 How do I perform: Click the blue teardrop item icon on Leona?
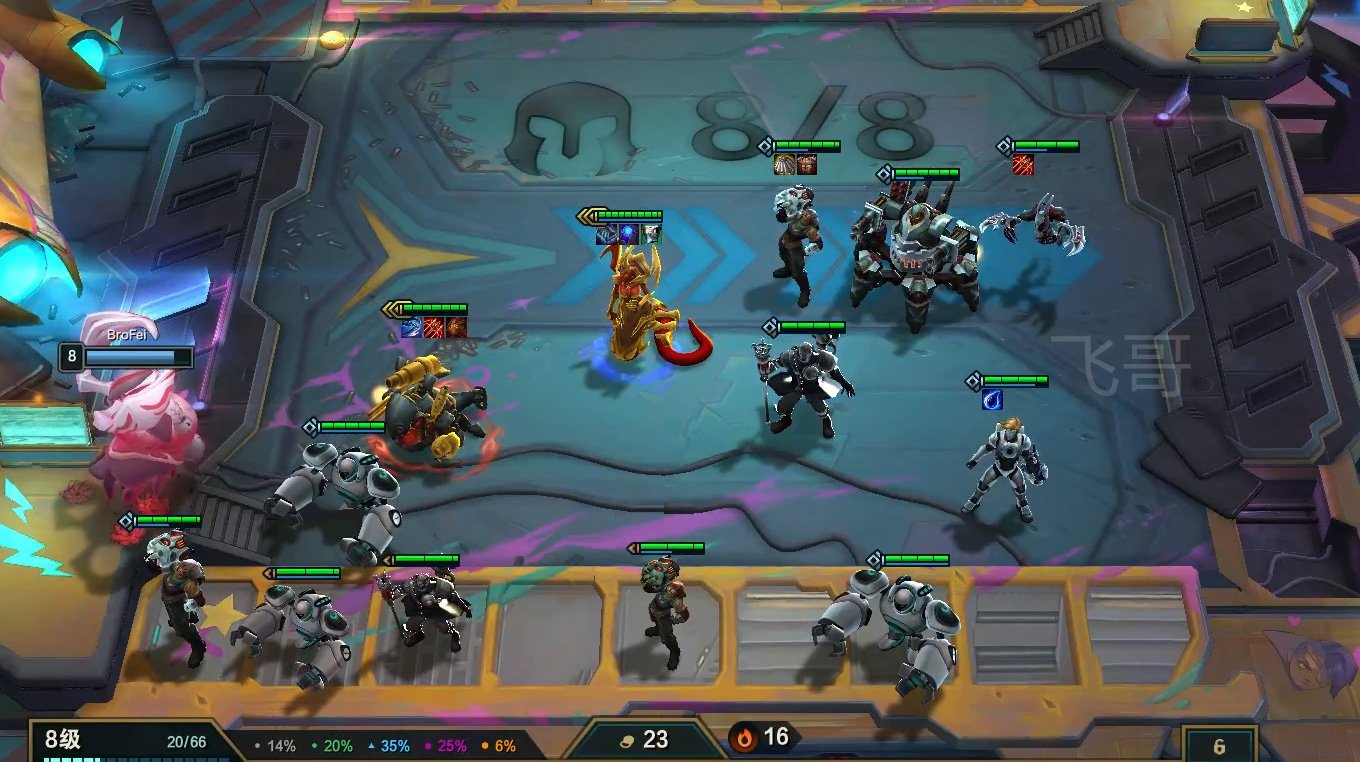point(992,401)
